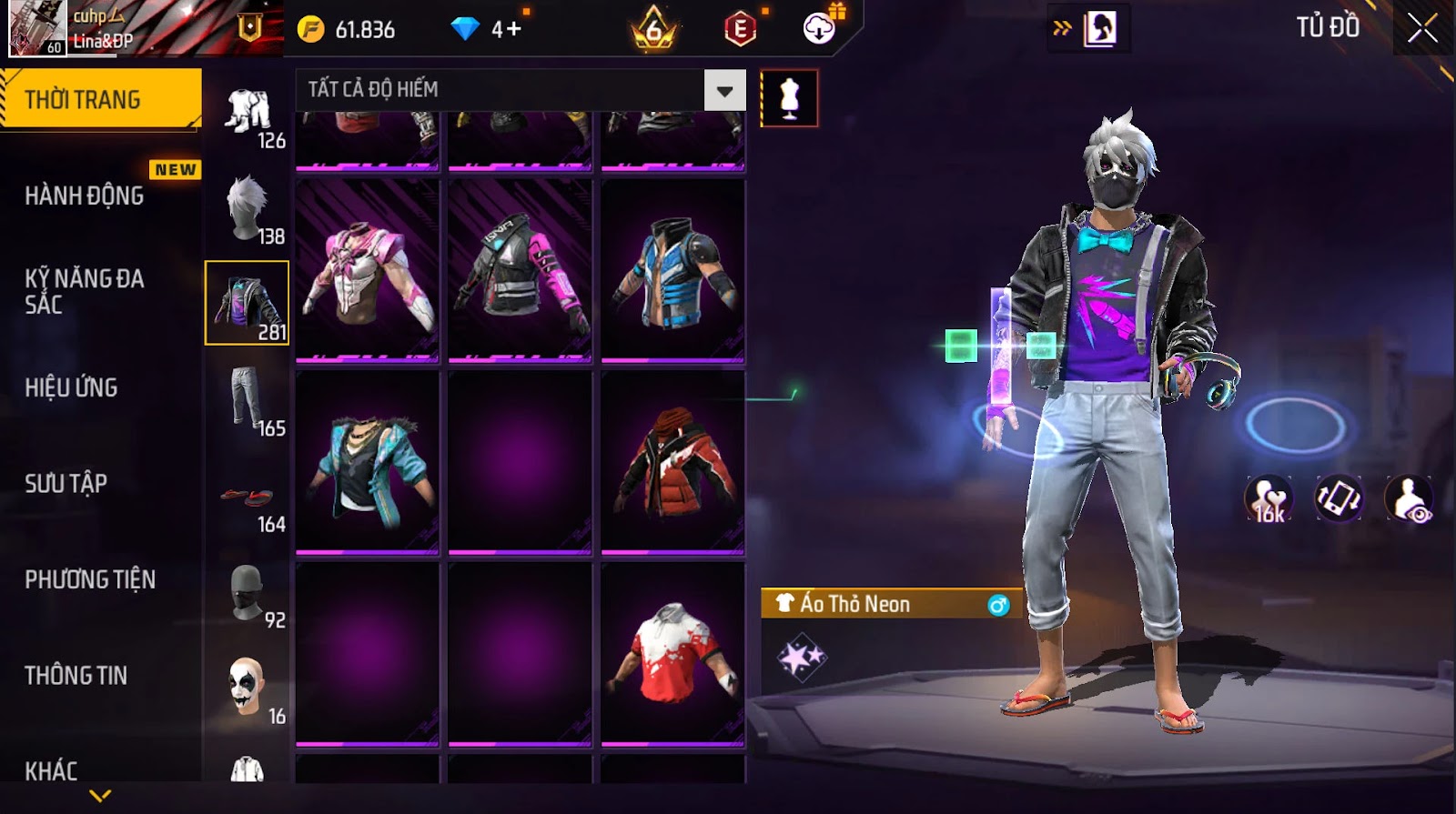
Task: Show the Thông Tin tab
Action: click(x=76, y=675)
